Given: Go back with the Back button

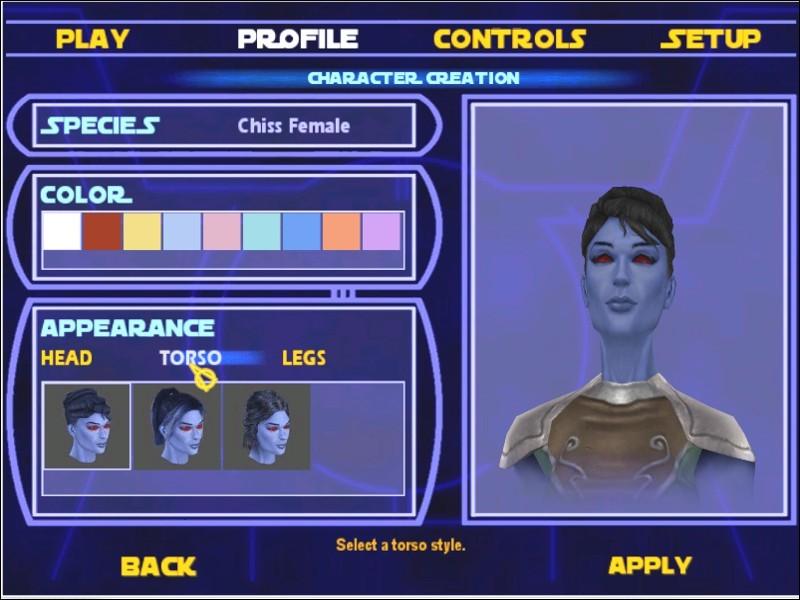Looking at the screenshot, I should pos(158,566).
